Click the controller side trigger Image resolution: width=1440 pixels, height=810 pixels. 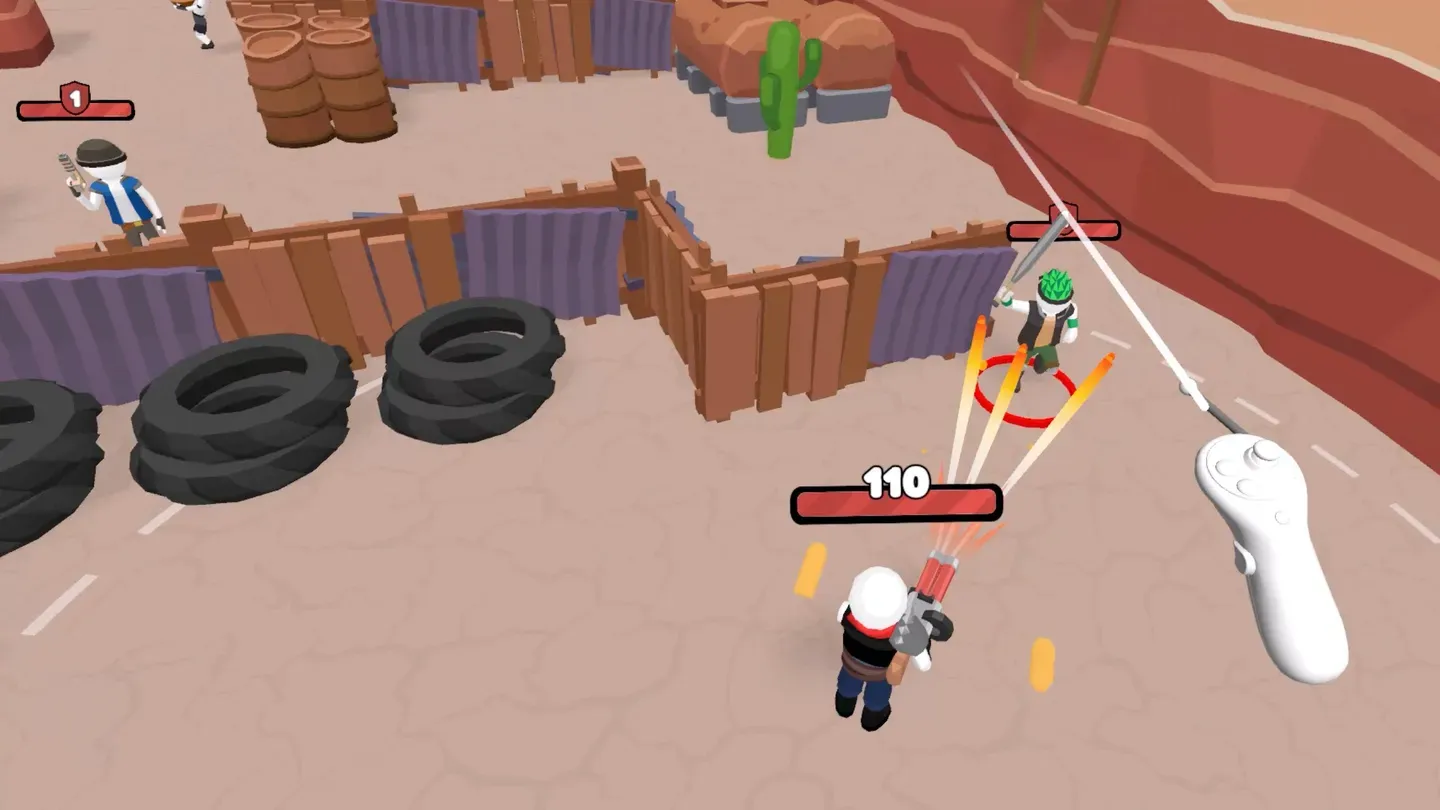click(1244, 558)
